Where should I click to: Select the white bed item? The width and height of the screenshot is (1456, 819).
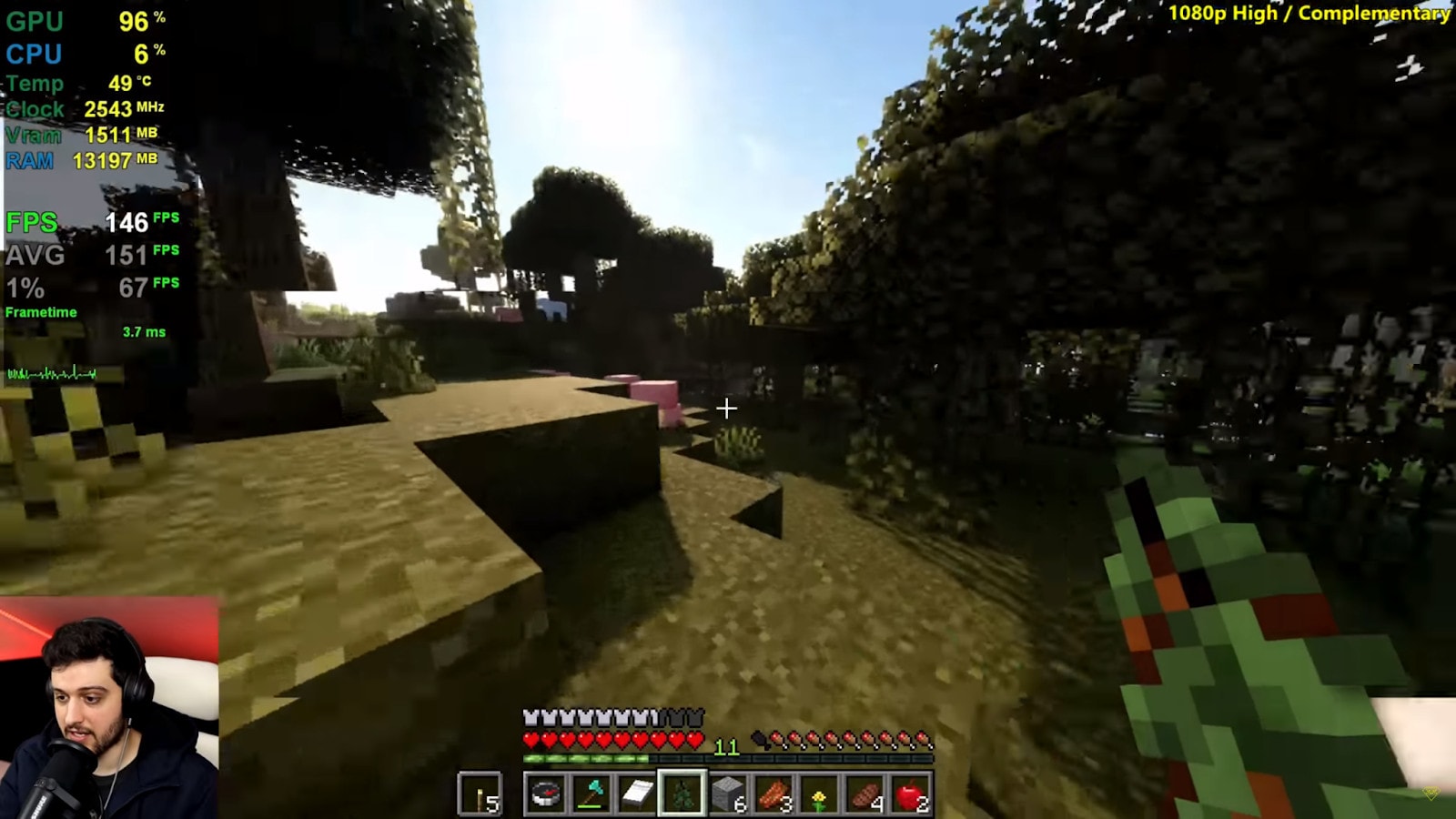639,794
